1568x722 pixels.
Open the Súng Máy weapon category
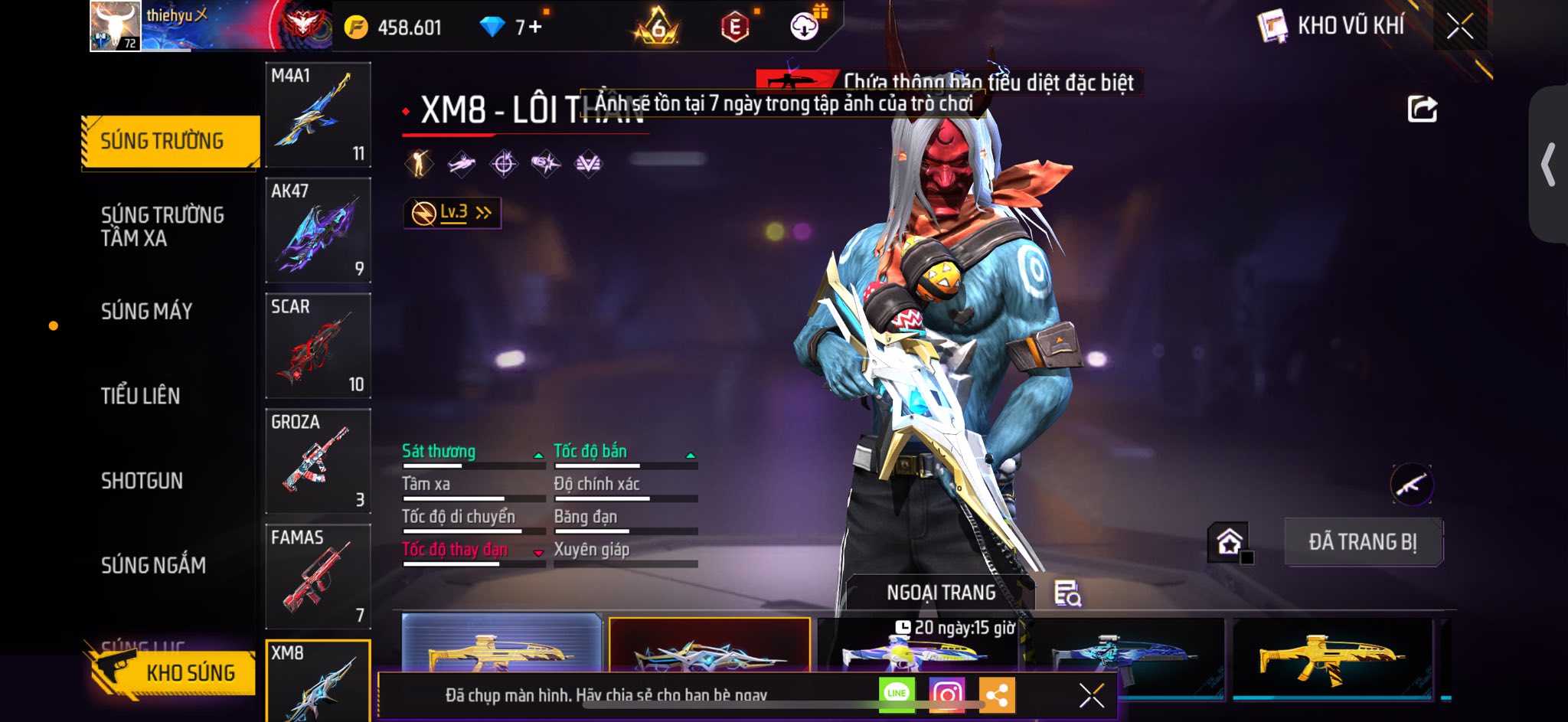(147, 312)
